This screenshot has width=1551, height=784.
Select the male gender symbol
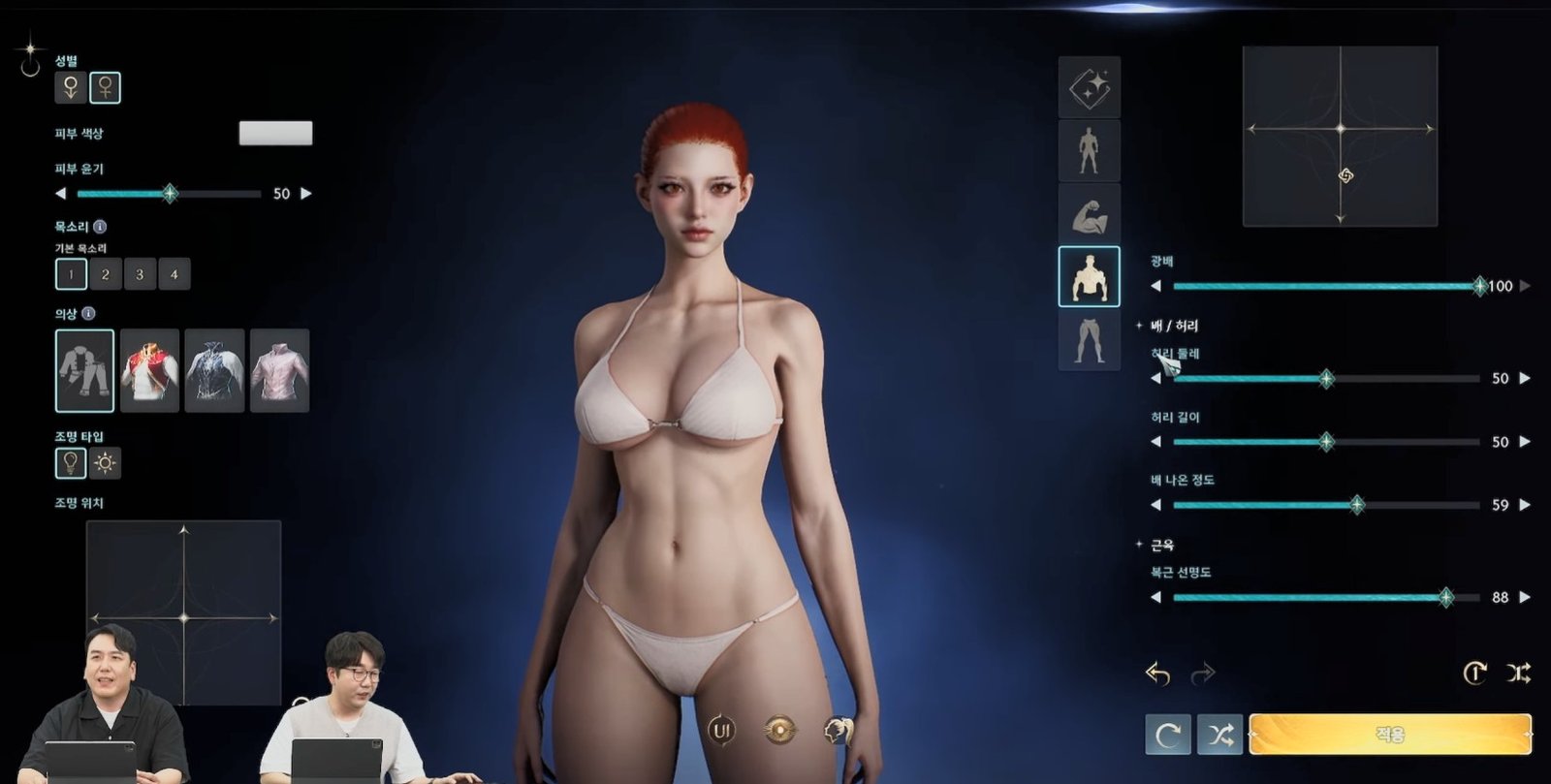point(69,86)
